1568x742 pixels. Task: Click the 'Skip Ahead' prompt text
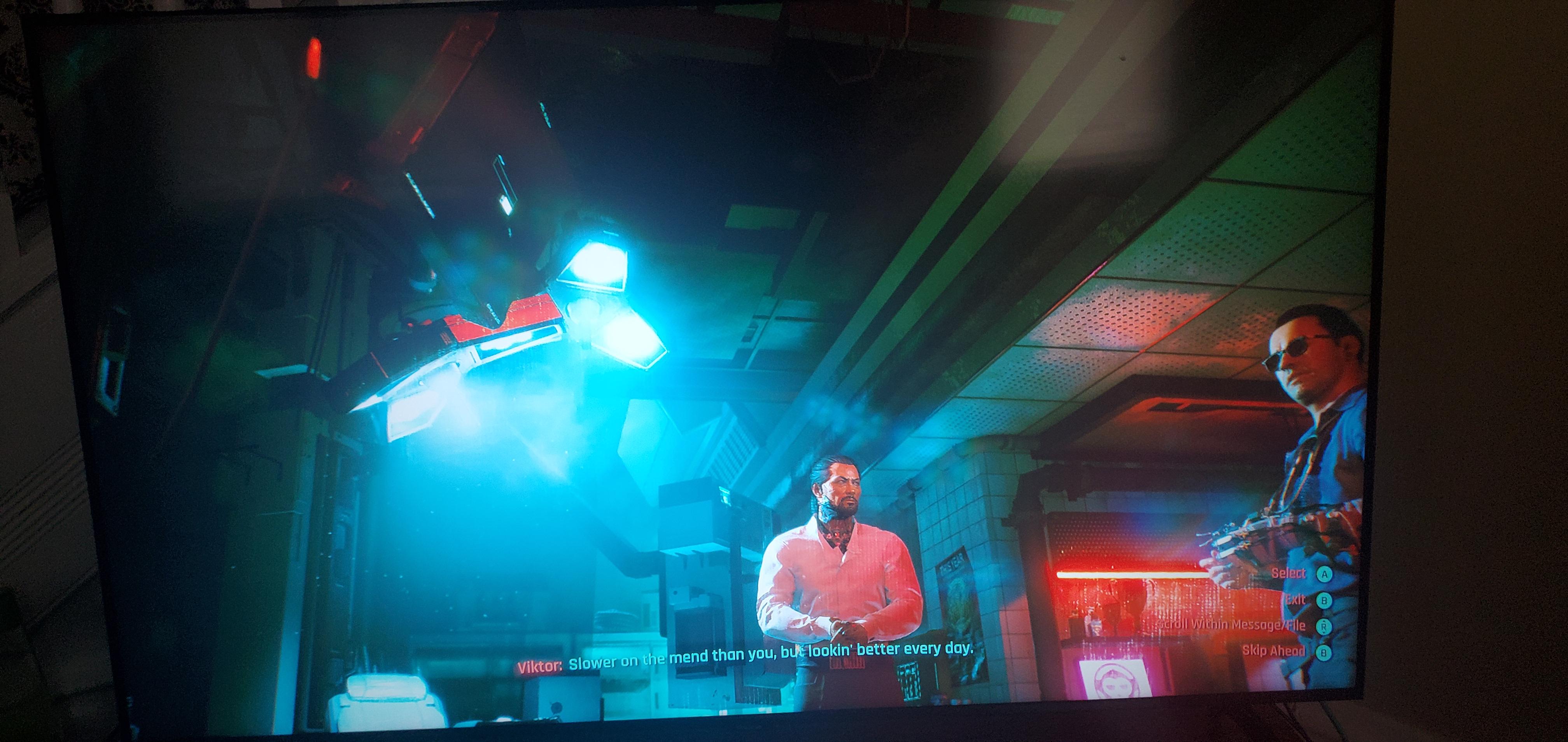1274,651
